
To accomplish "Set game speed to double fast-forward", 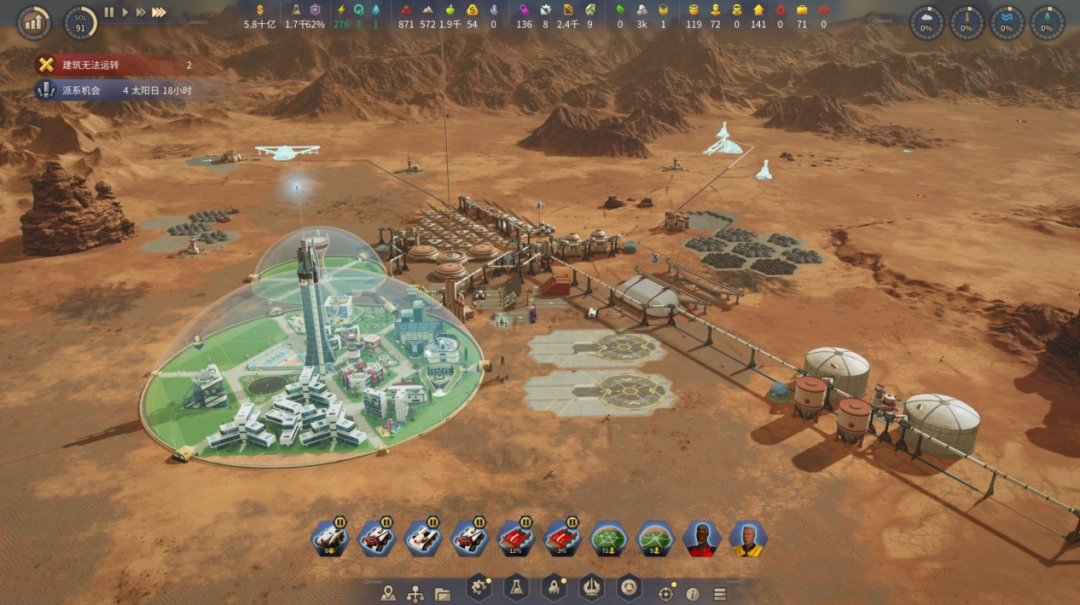I will [x=140, y=13].
